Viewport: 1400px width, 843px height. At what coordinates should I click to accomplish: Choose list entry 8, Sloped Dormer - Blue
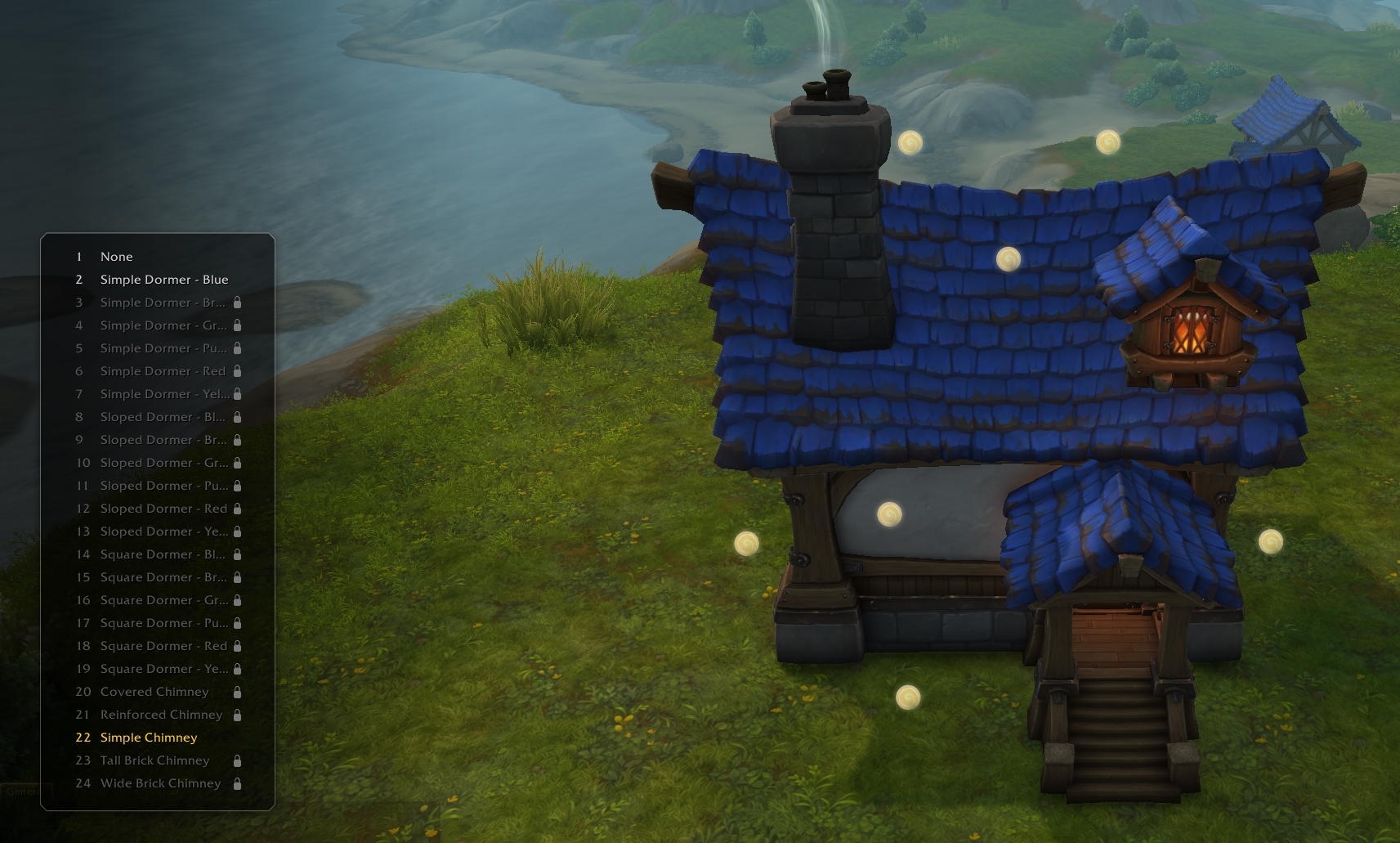point(163,417)
